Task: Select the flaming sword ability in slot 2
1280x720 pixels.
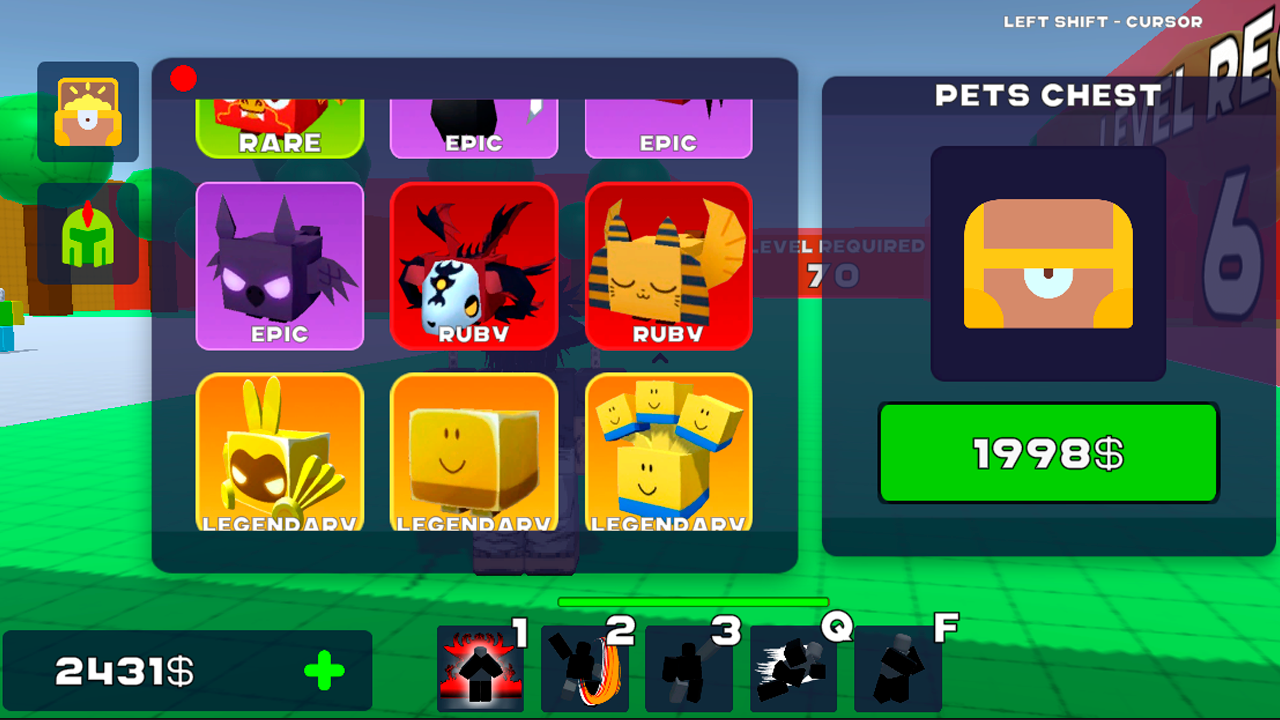Action: coord(584,670)
